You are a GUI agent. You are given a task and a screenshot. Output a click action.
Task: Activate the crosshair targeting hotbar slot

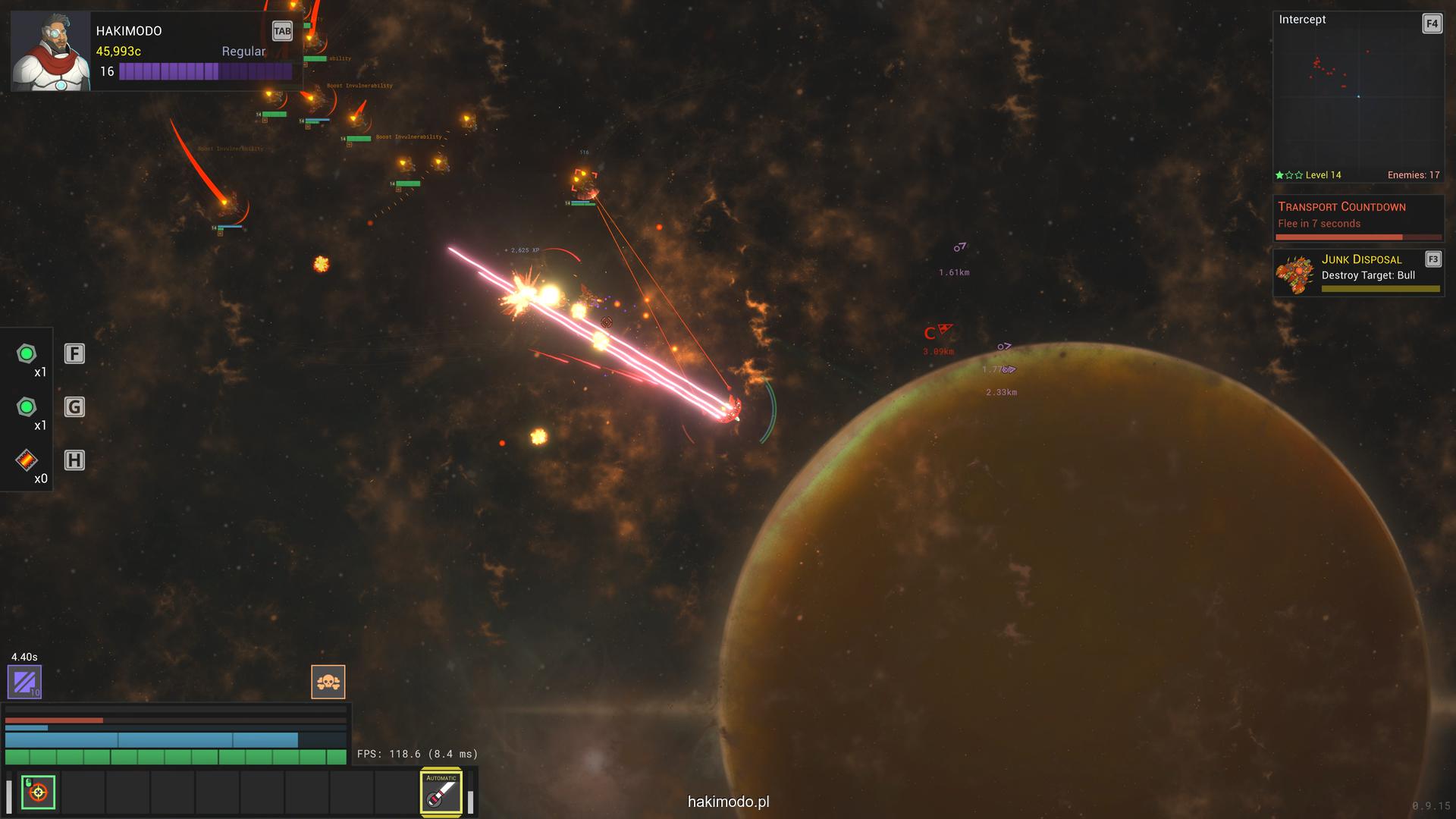pyautogui.click(x=38, y=792)
